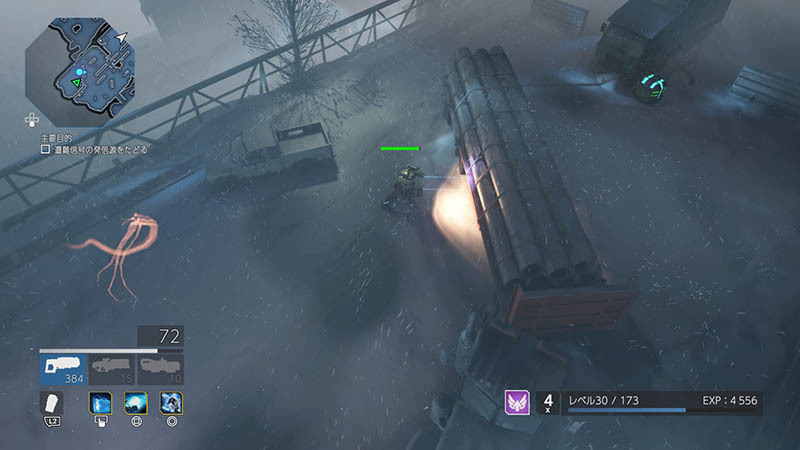Activate the blue cube ability icon
The image size is (800, 450).
click(x=101, y=403)
